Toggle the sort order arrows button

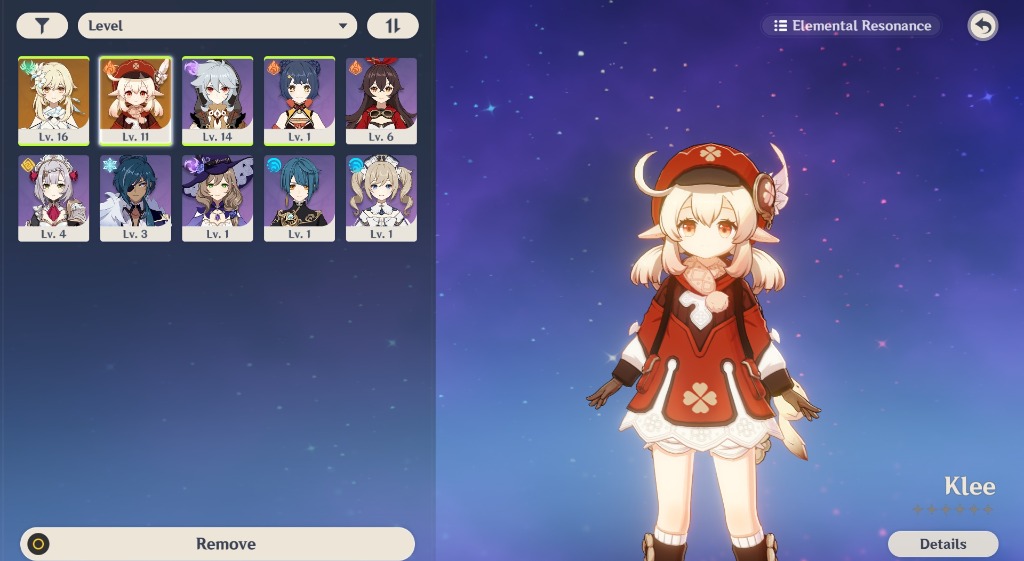click(392, 26)
